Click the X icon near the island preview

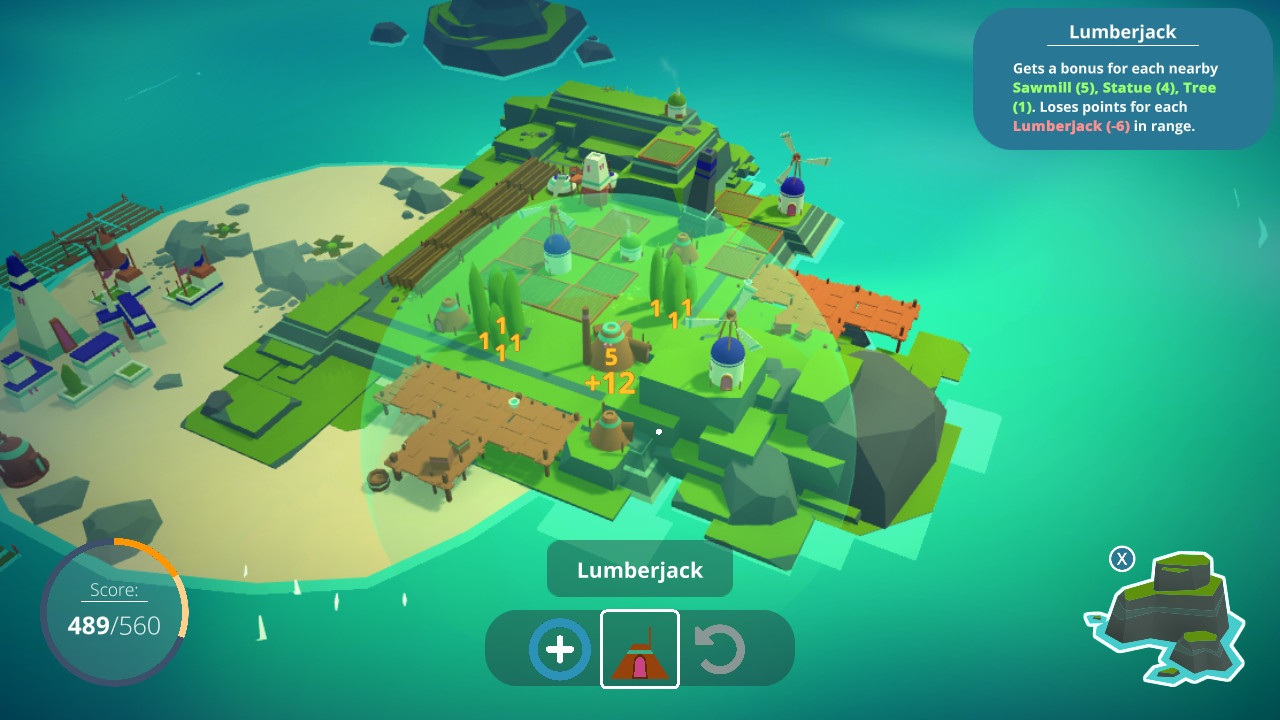point(1122,560)
